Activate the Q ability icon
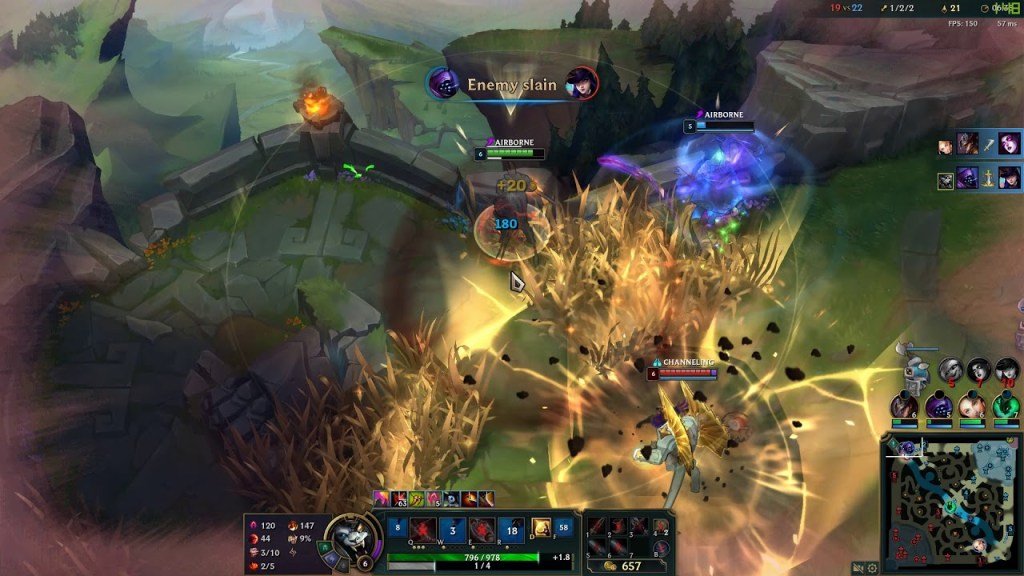The height and width of the screenshot is (576, 1024). coord(422,530)
